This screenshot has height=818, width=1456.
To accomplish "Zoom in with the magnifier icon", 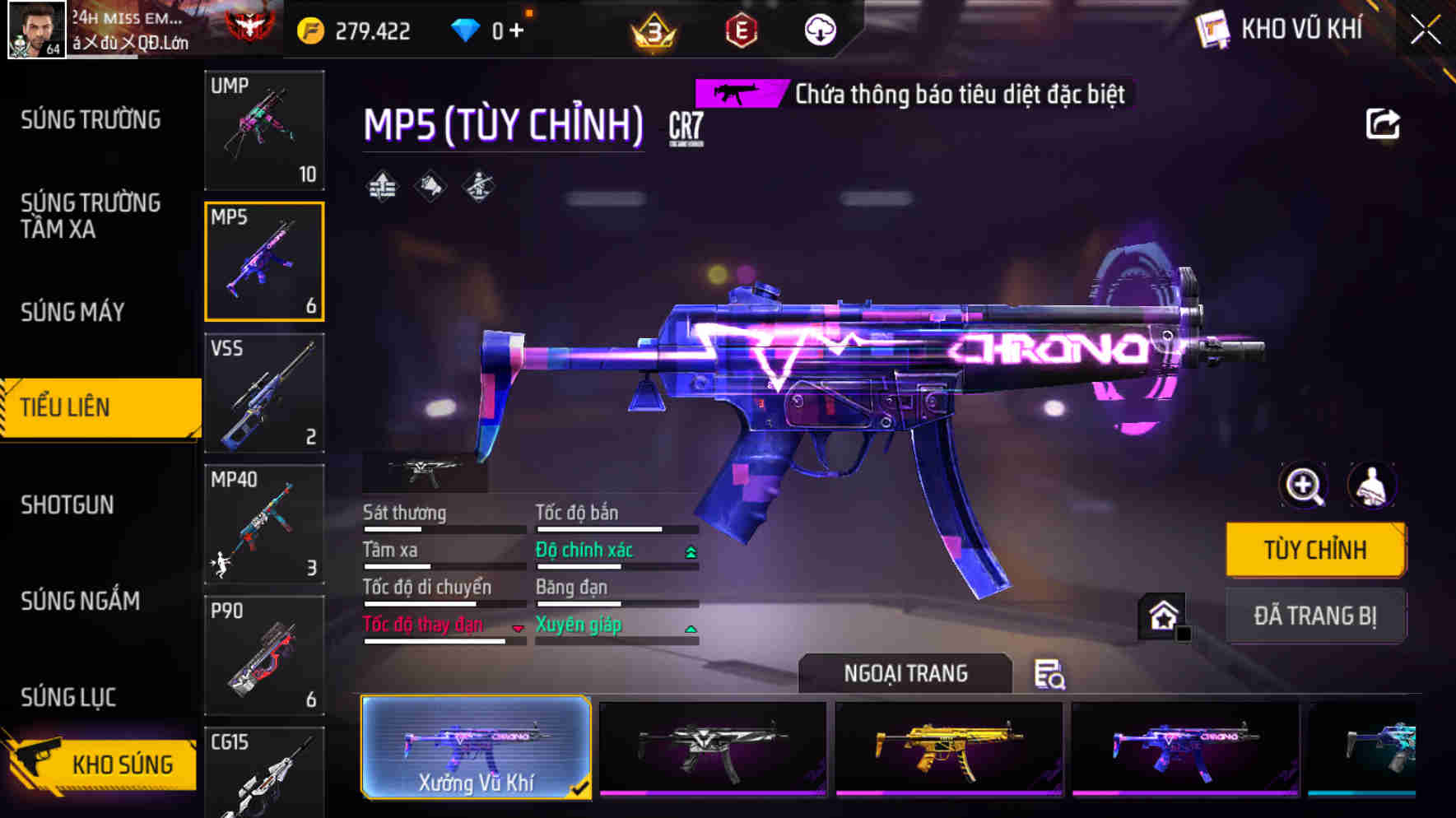I will point(1303,486).
